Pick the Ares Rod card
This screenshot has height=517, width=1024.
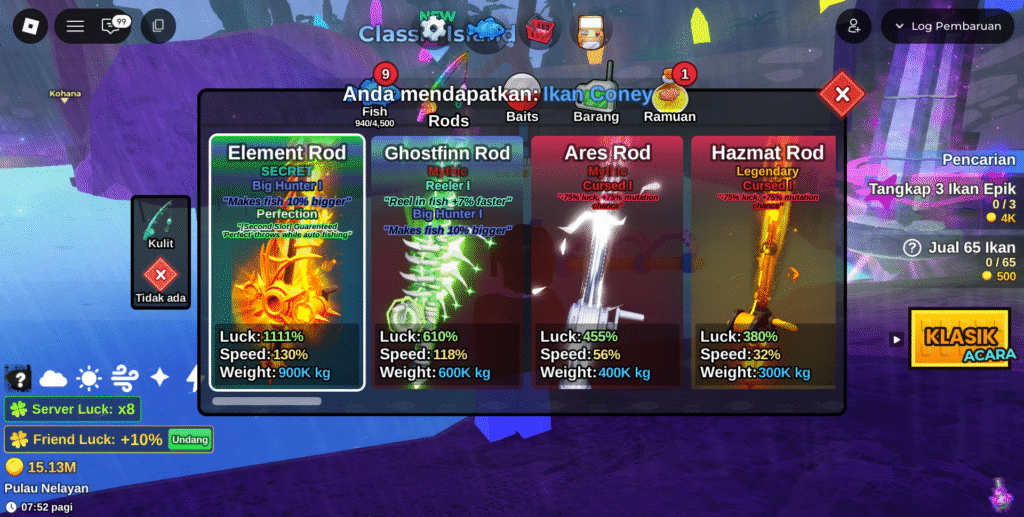(607, 262)
